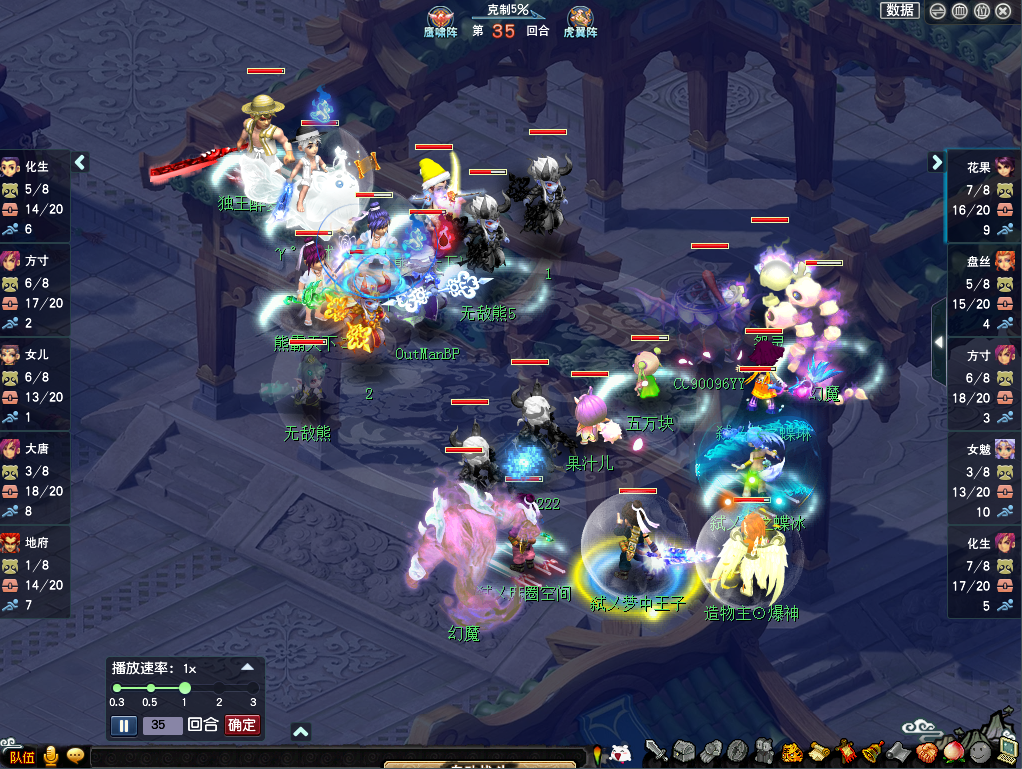This screenshot has height=769, width=1022.
Task: Expand the right team panel with its arrow
Action: (937, 162)
